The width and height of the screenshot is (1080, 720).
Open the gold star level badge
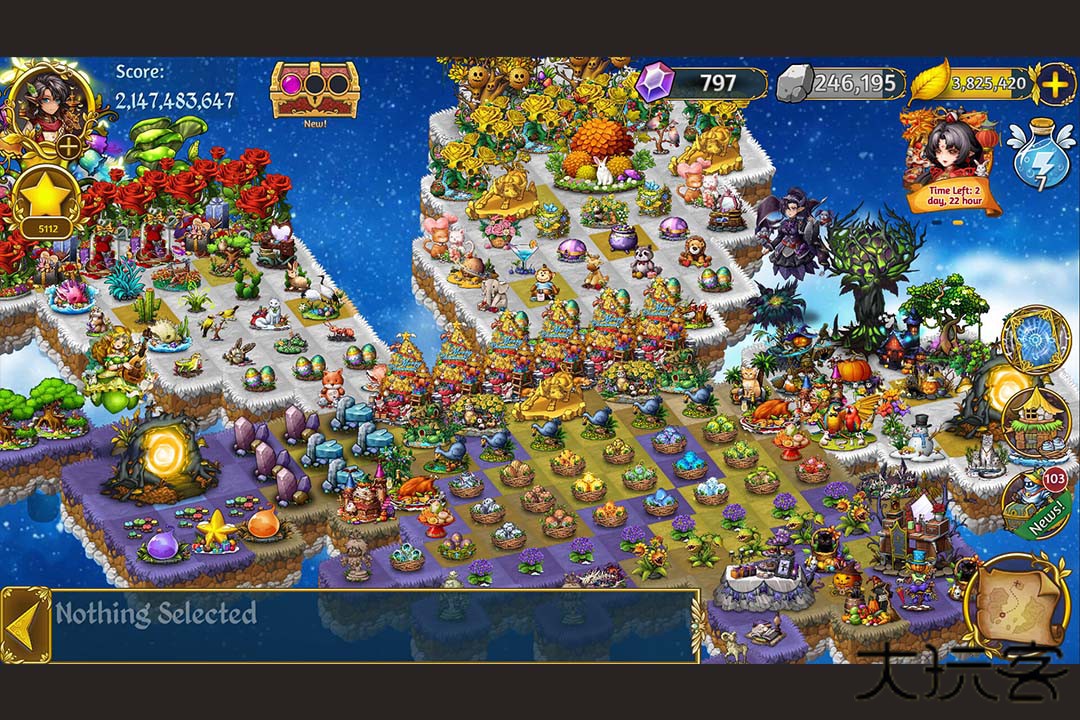coord(48,200)
